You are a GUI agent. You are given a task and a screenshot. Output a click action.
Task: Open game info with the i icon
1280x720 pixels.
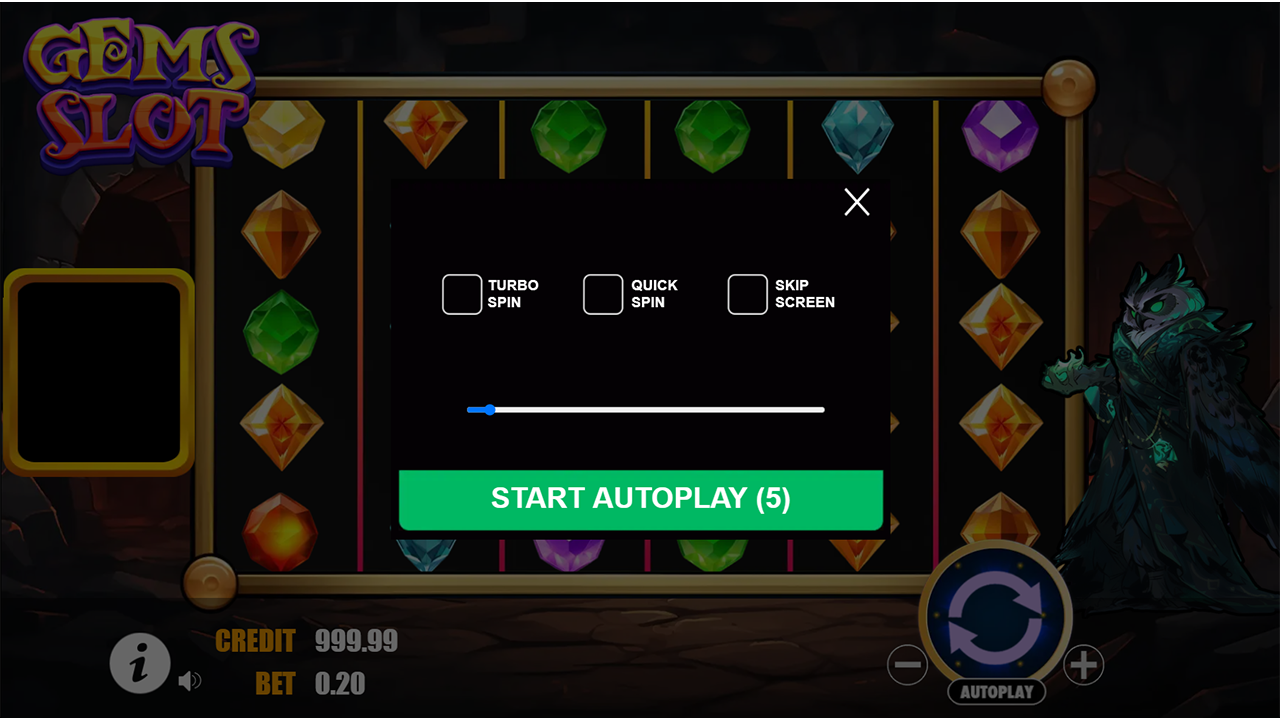[140, 663]
